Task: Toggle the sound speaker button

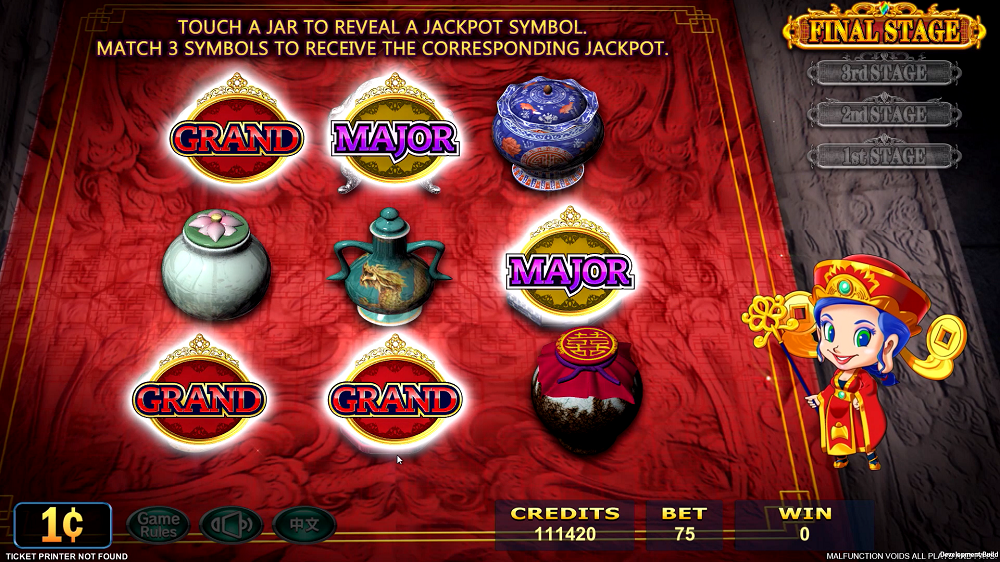Action: click(x=231, y=525)
